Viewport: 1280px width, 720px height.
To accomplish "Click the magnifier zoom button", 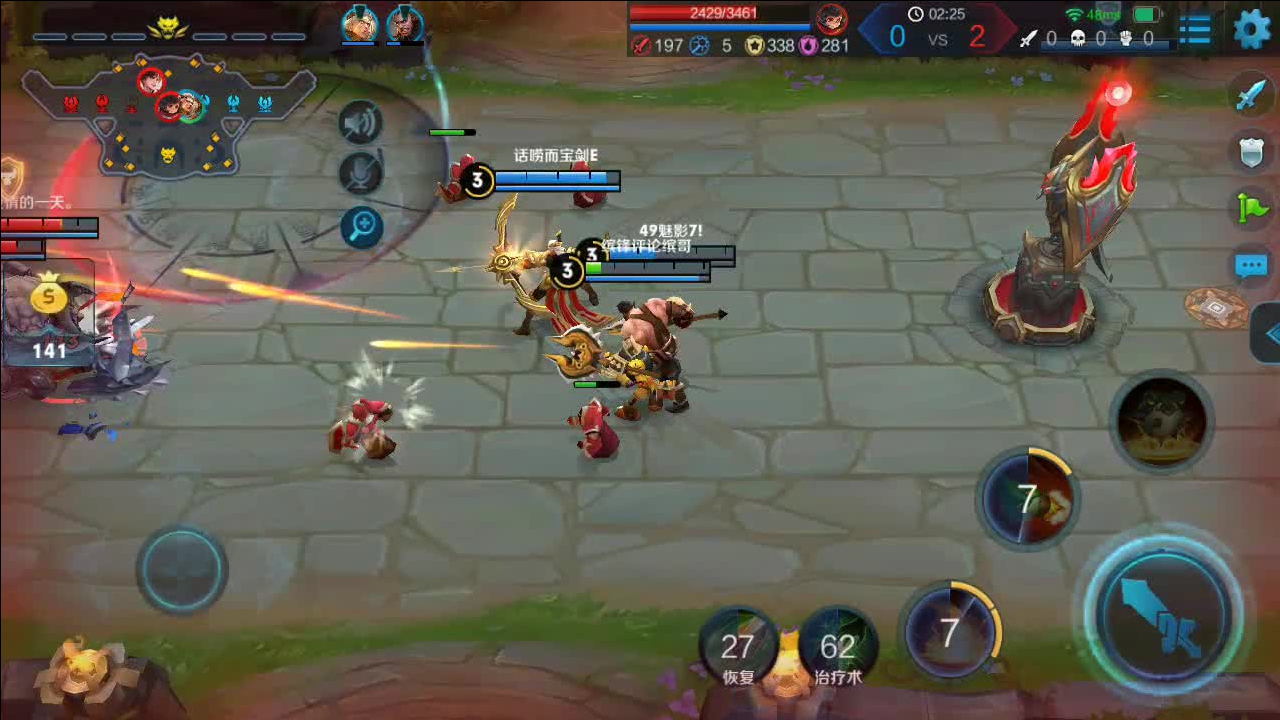I will (x=361, y=227).
